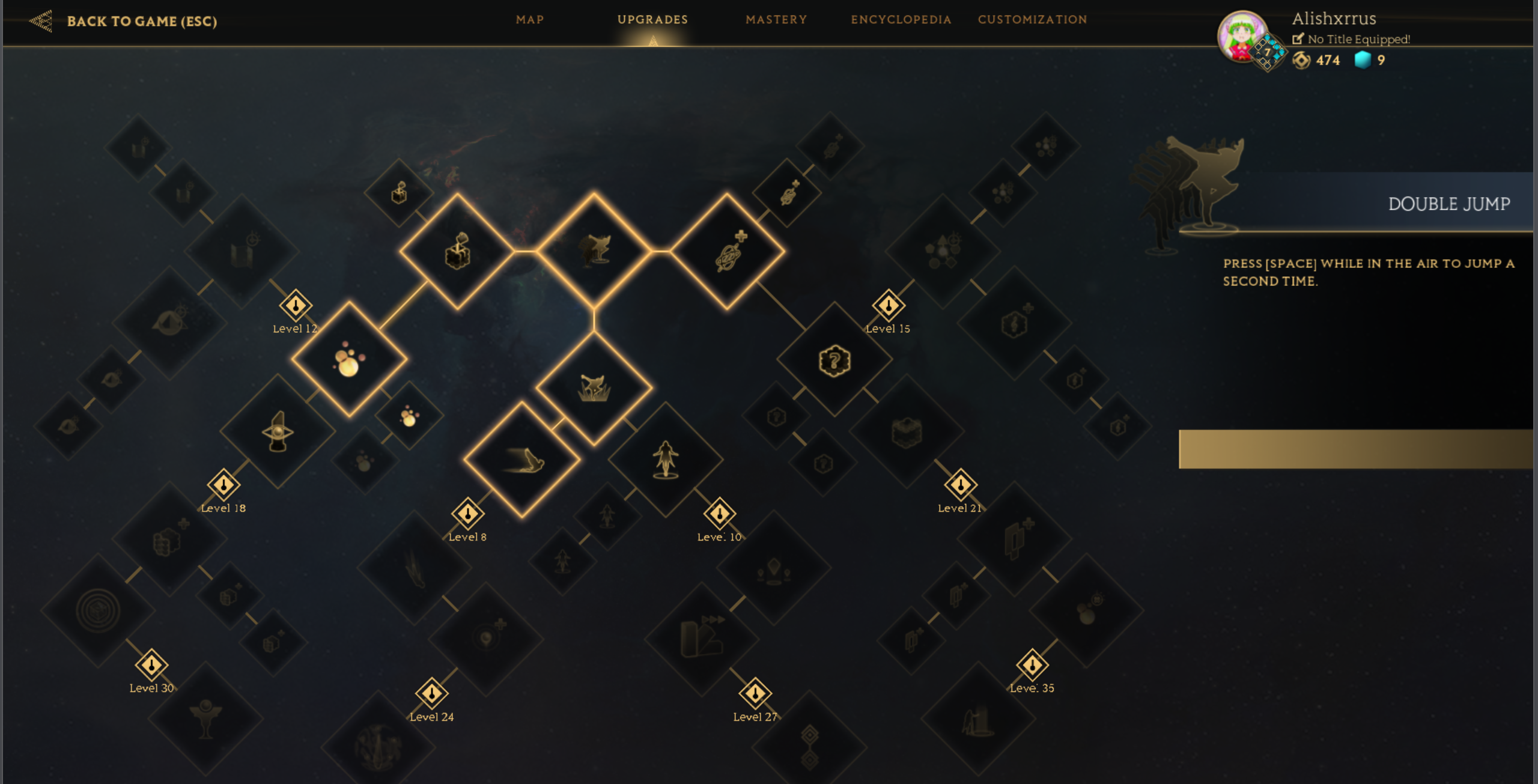
Task: Switch to the Map tab
Action: [530, 19]
